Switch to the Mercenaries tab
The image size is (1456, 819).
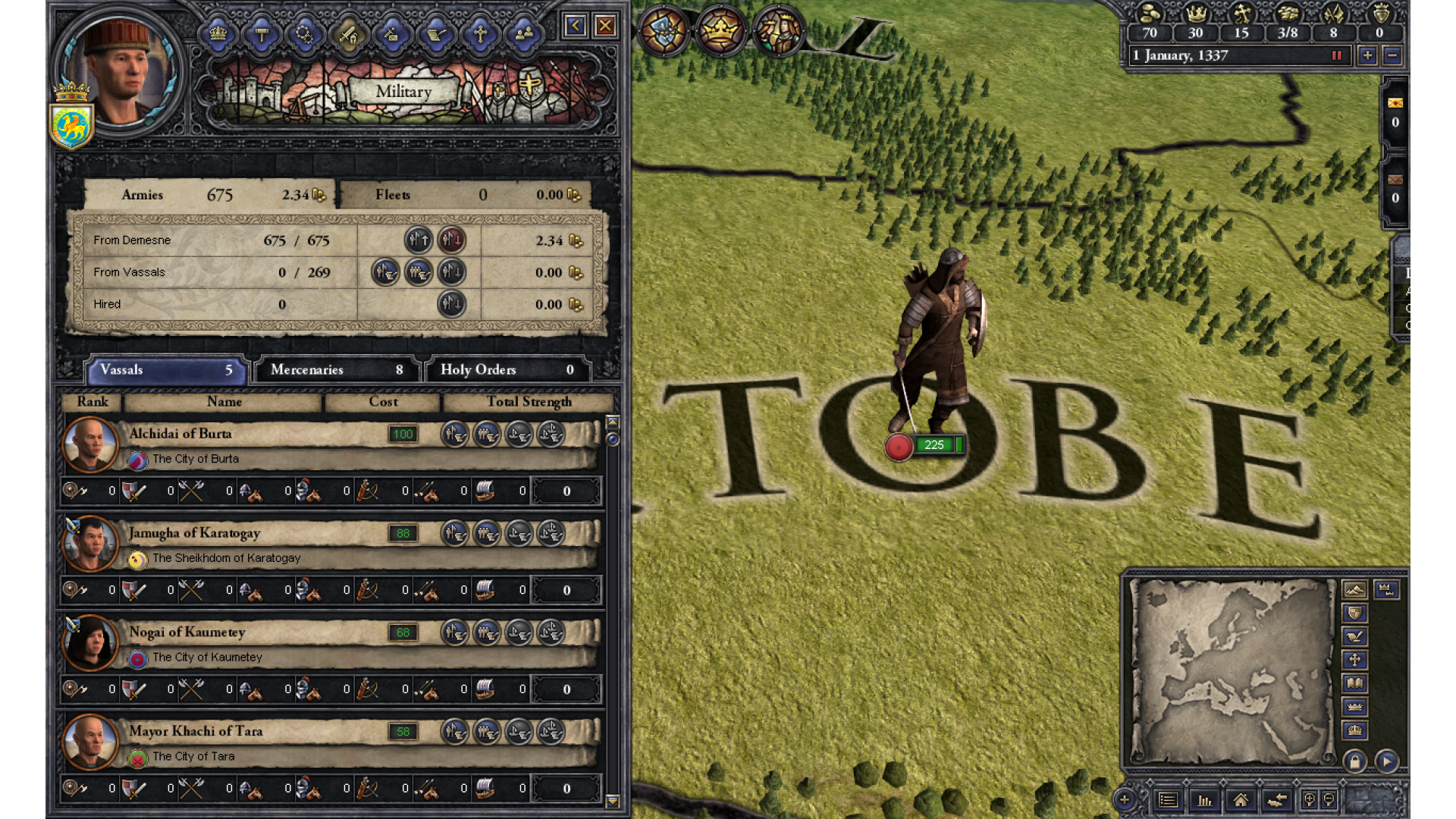coord(337,370)
